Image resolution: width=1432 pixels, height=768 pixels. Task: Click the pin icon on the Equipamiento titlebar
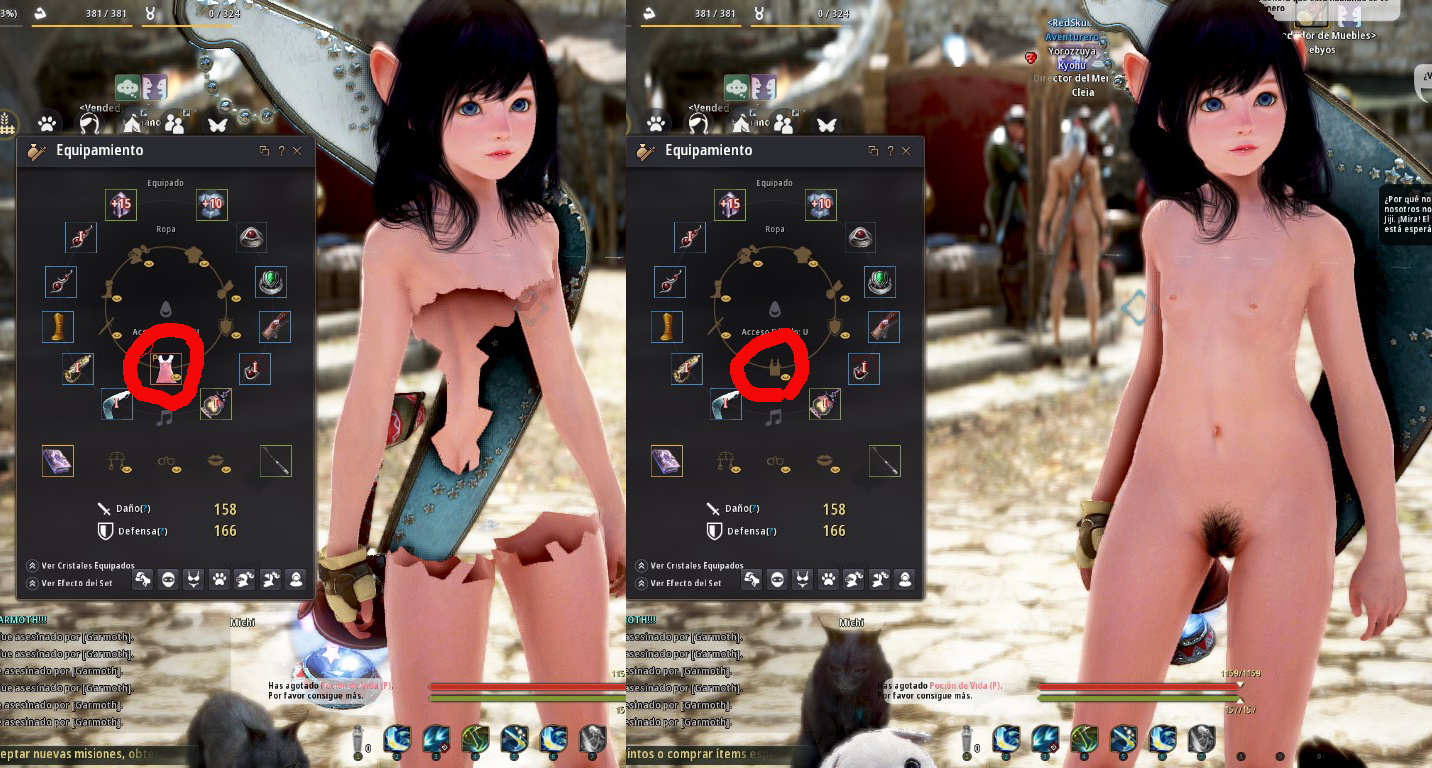pos(264,150)
